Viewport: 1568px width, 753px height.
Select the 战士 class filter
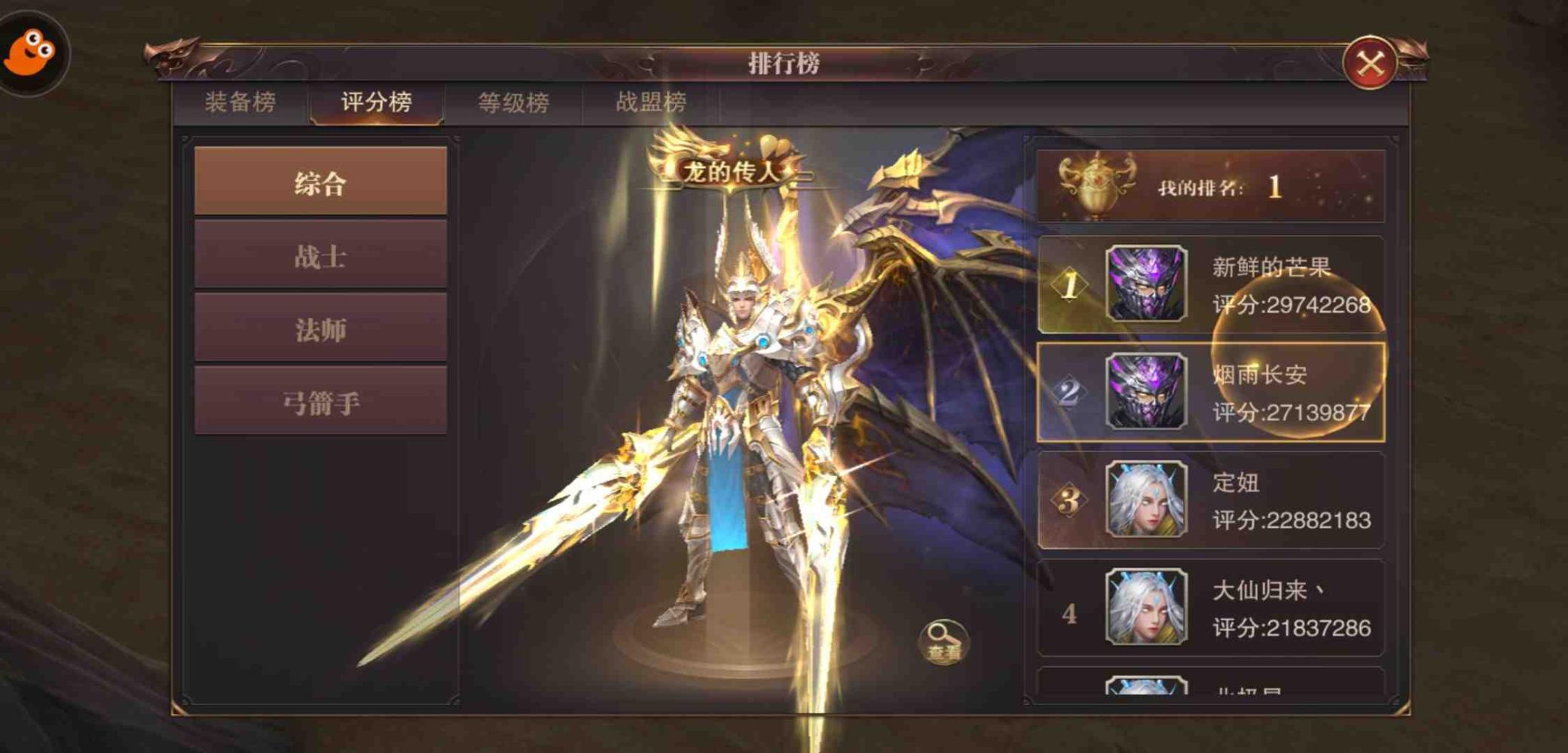(x=319, y=257)
